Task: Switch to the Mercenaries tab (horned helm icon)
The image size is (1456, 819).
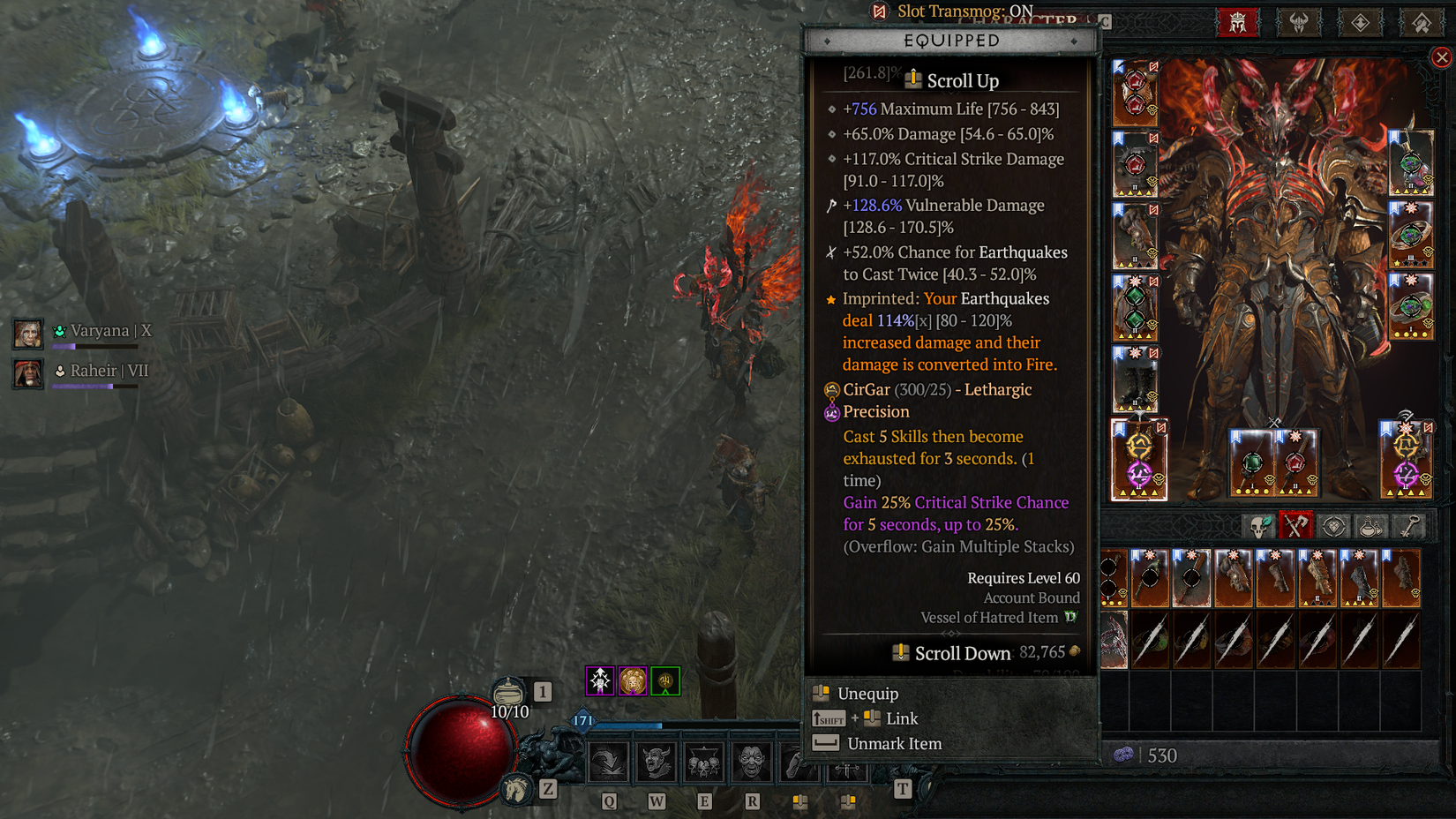Action: (x=1299, y=22)
